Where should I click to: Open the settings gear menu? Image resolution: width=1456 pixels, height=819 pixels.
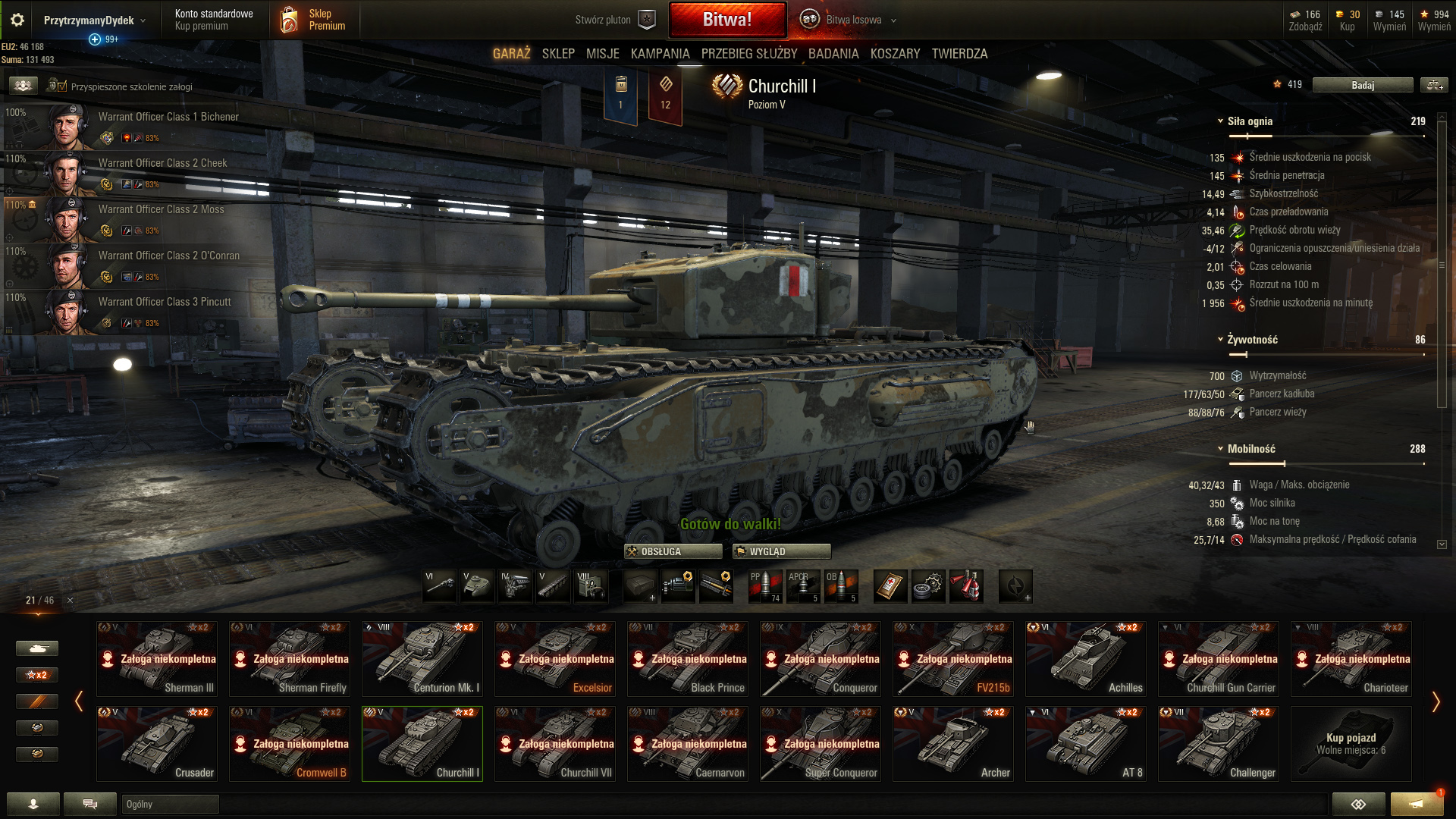pyautogui.click(x=17, y=20)
